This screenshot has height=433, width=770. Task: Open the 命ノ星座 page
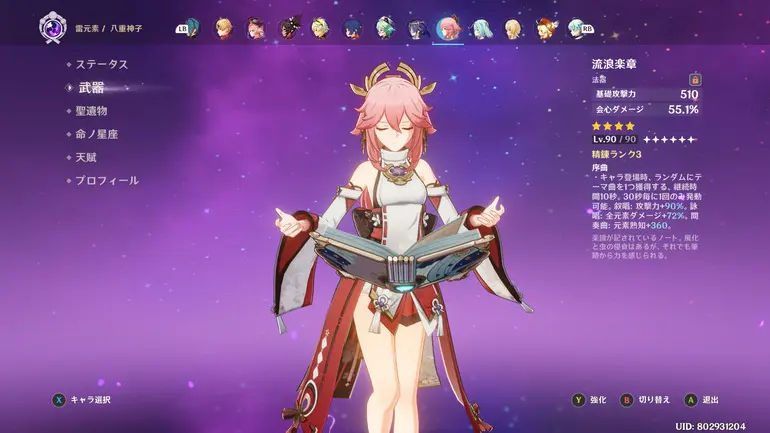(96, 134)
